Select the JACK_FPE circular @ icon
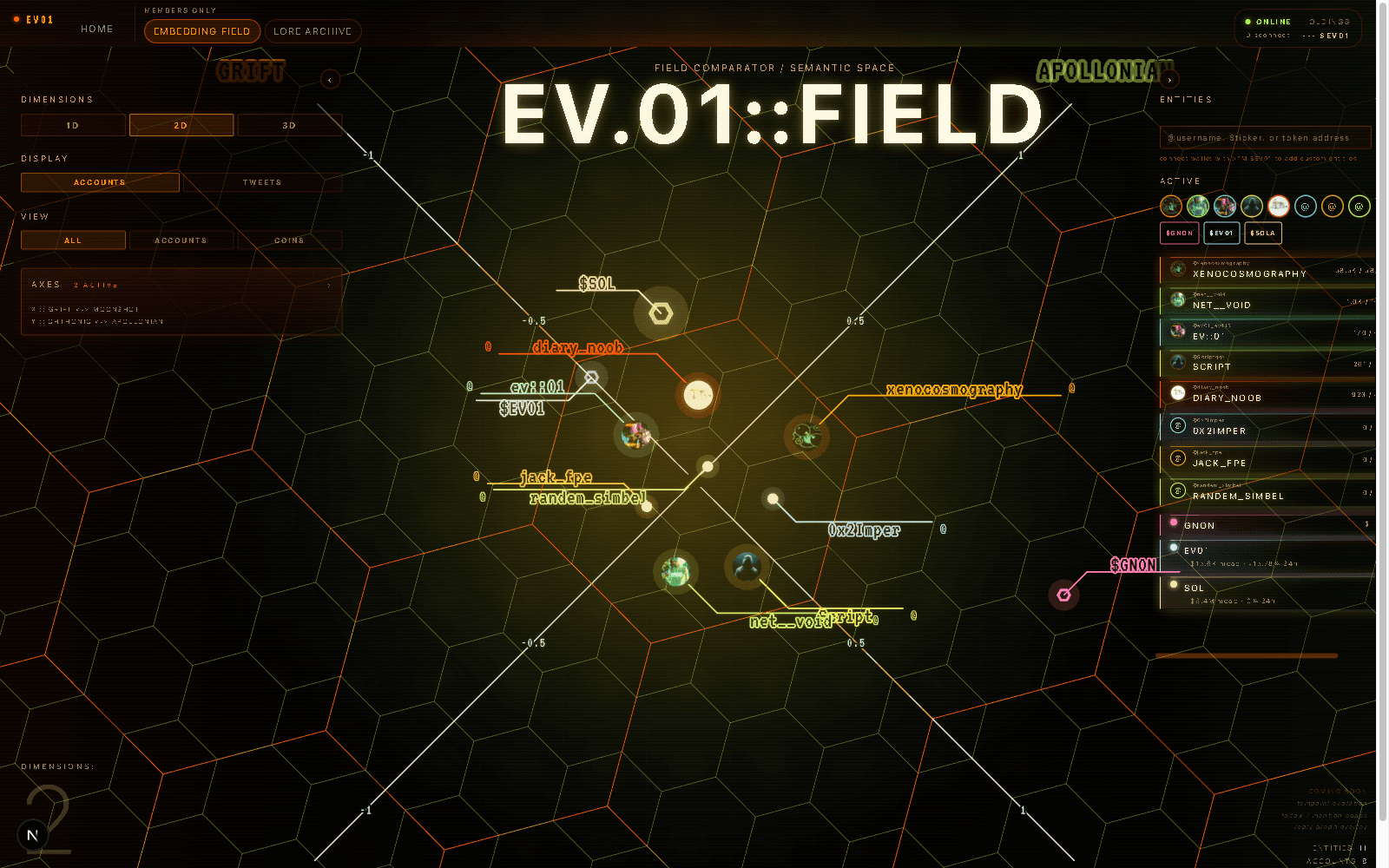The image size is (1389, 868). tap(1178, 458)
